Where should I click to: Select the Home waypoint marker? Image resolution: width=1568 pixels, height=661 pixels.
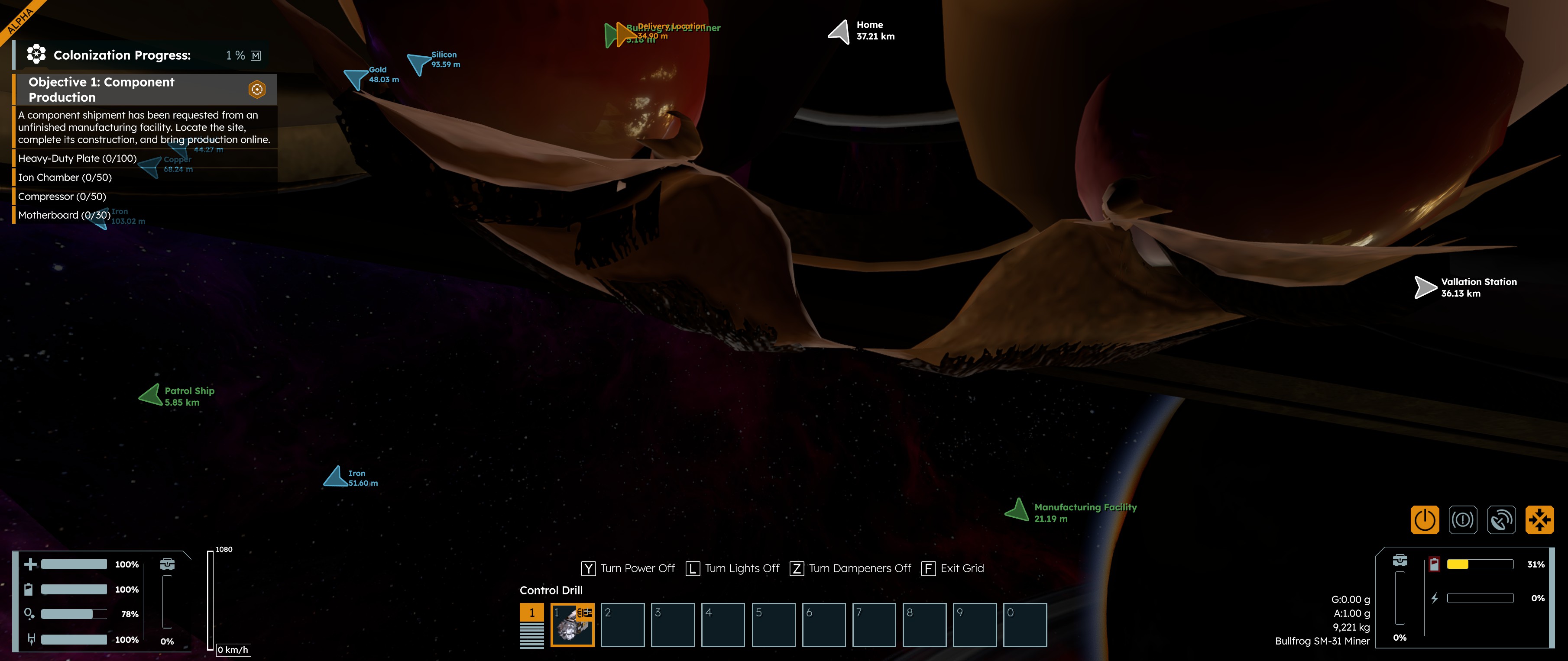click(x=840, y=31)
